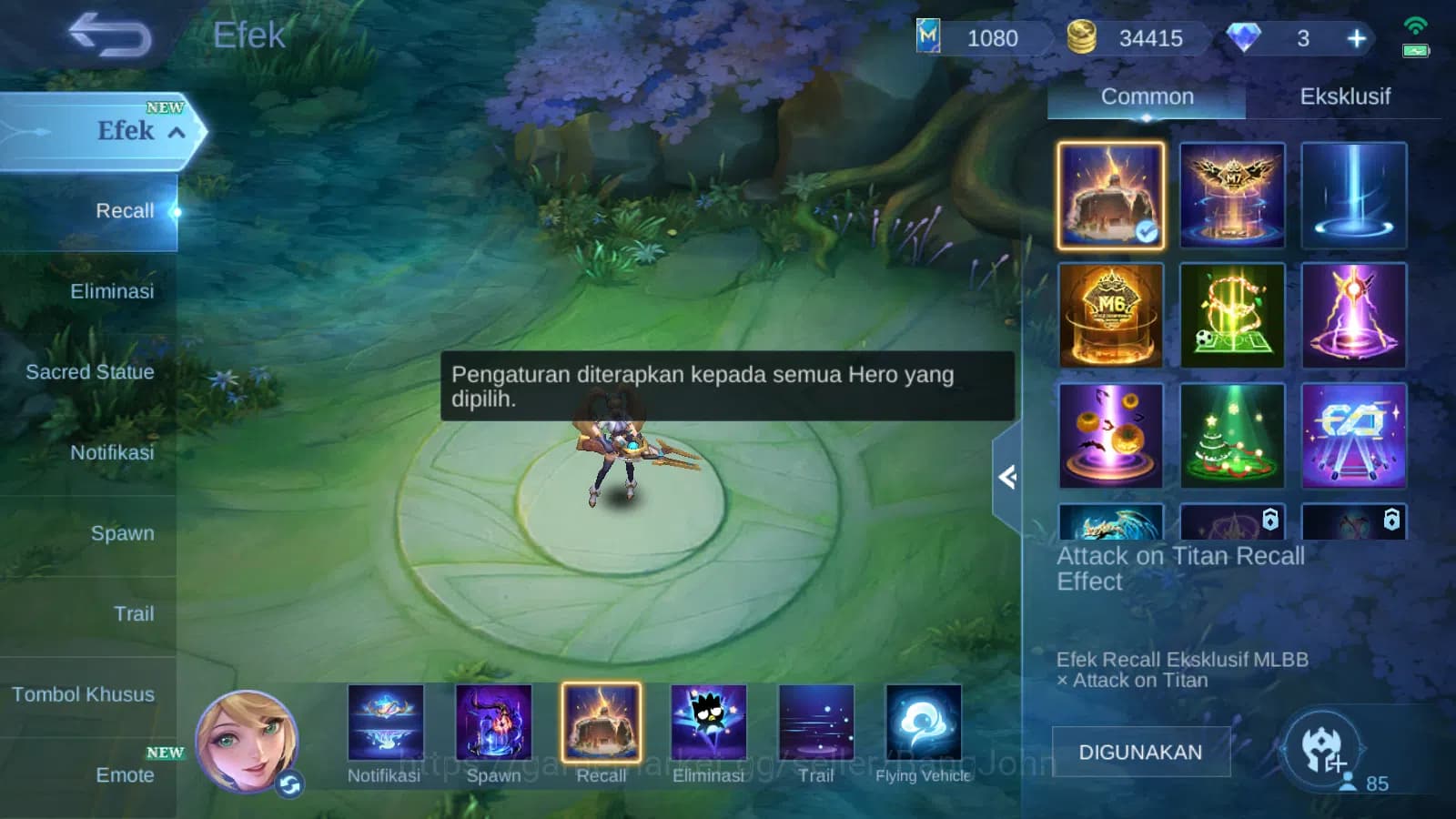The image size is (1456, 819).
Task: Select the Trail effect icon in bottom bar
Action: pos(817,723)
